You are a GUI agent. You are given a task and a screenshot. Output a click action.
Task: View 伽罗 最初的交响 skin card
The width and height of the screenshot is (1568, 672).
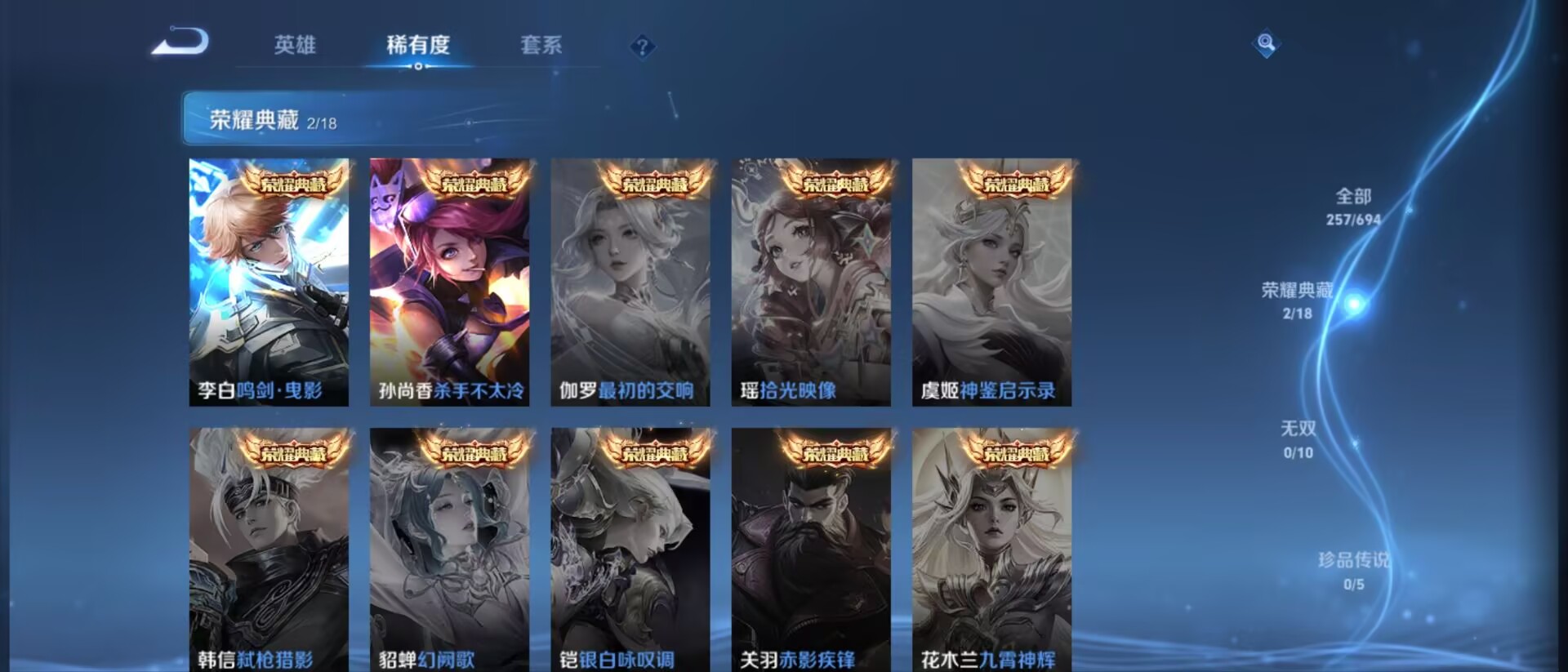click(x=630, y=282)
